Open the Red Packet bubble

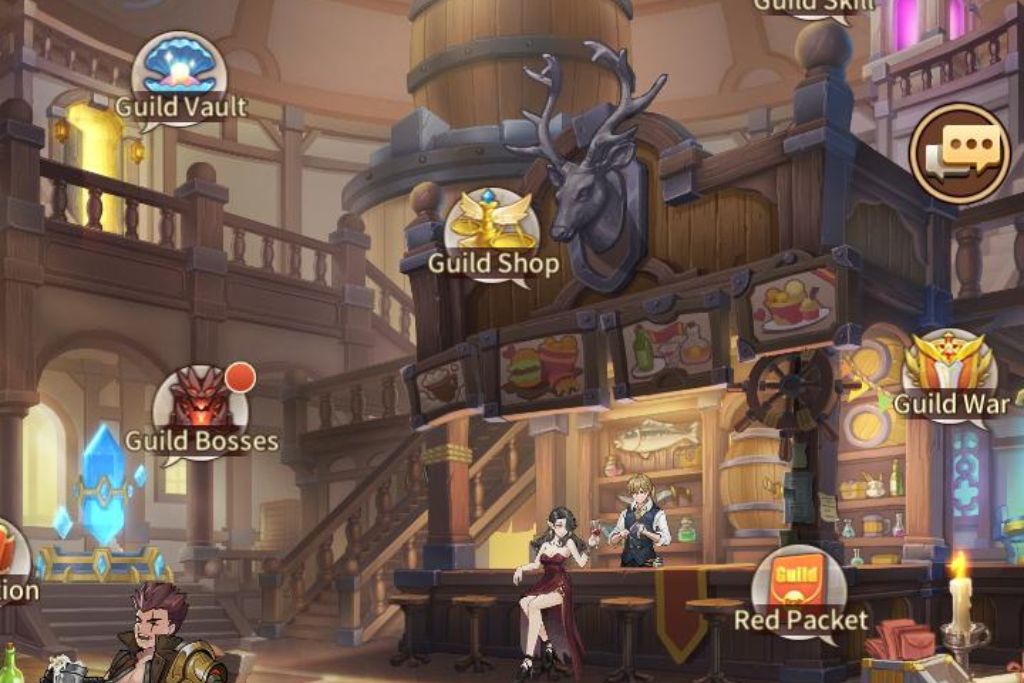click(800, 592)
